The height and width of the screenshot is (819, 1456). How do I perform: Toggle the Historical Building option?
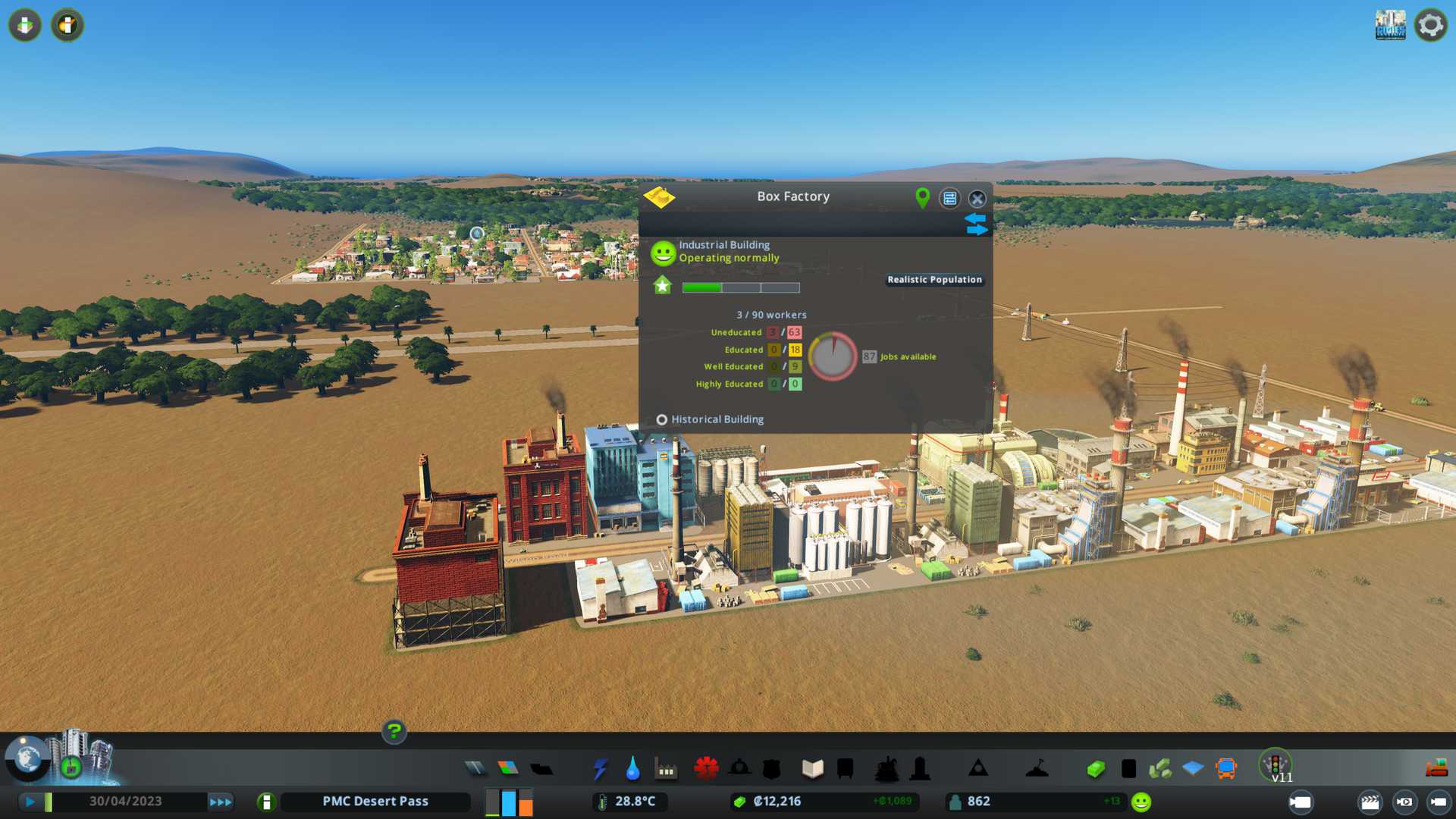(662, 419)
